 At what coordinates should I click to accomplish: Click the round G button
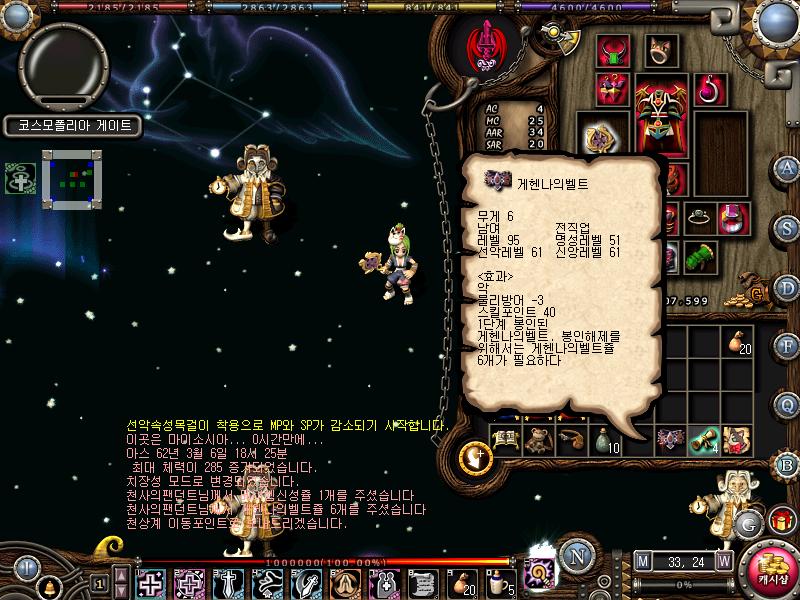(x=747, y=523)
